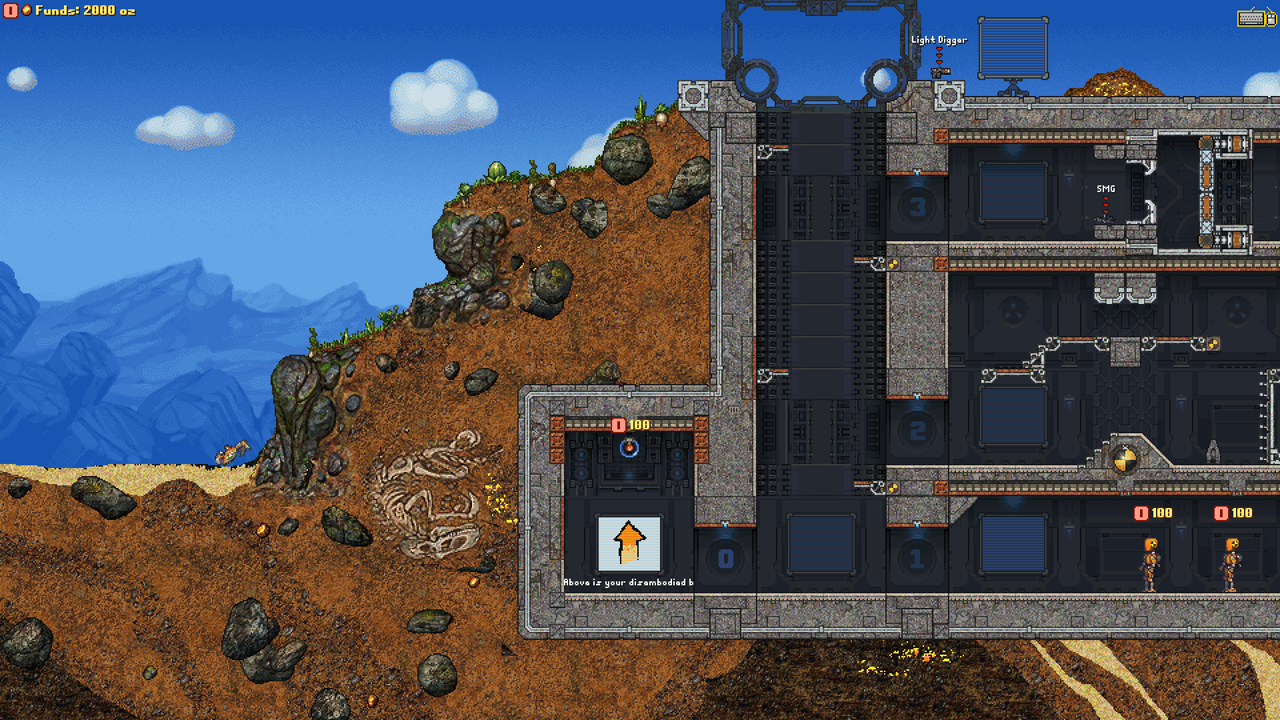Screen dimensions: 1280x720
Task: Pick up the Light Digger item drop
Action: 939,72
